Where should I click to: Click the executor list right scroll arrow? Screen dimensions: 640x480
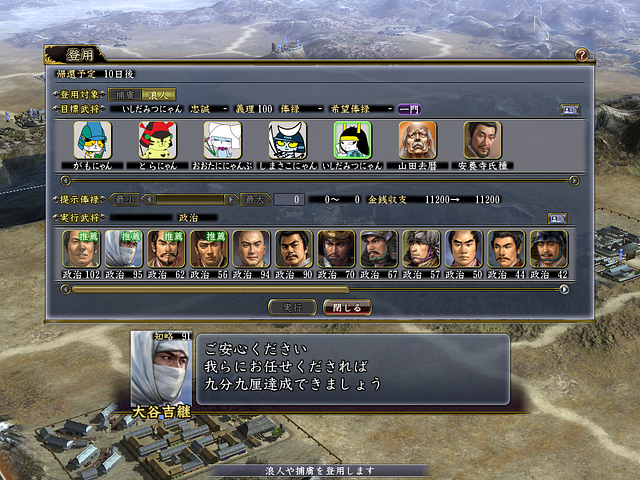[x=564, y=290]
